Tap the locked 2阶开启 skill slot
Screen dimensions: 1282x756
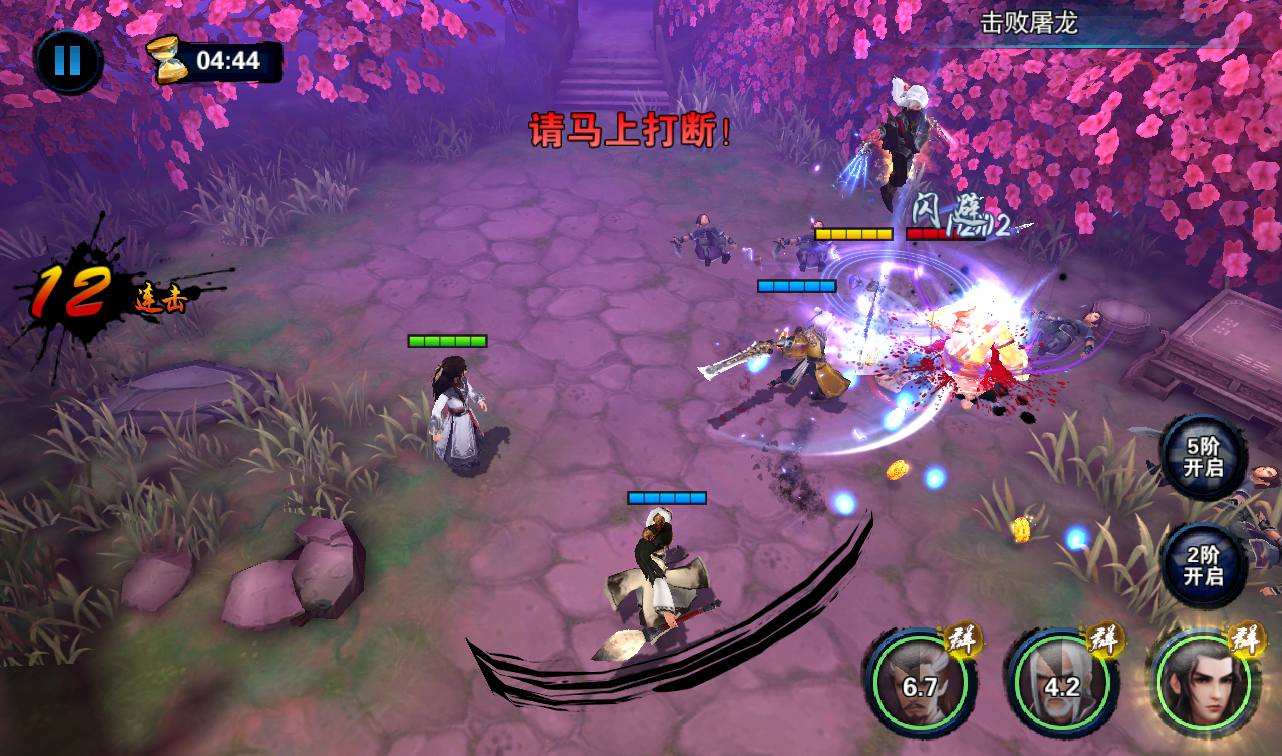tap(1203, 565)
